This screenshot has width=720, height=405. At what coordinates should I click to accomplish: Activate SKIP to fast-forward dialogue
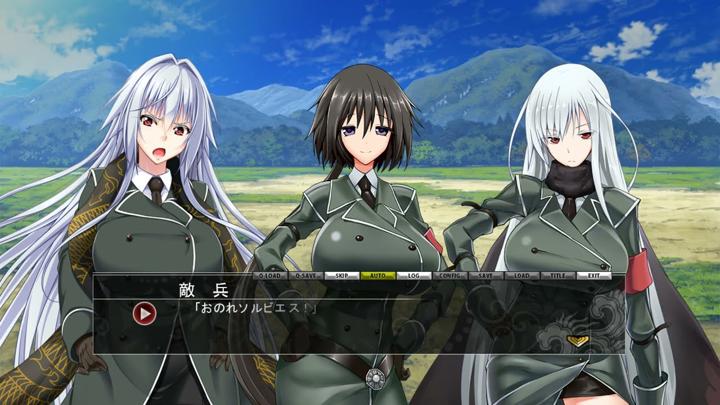pyautogui.click(x=342, y=275)
